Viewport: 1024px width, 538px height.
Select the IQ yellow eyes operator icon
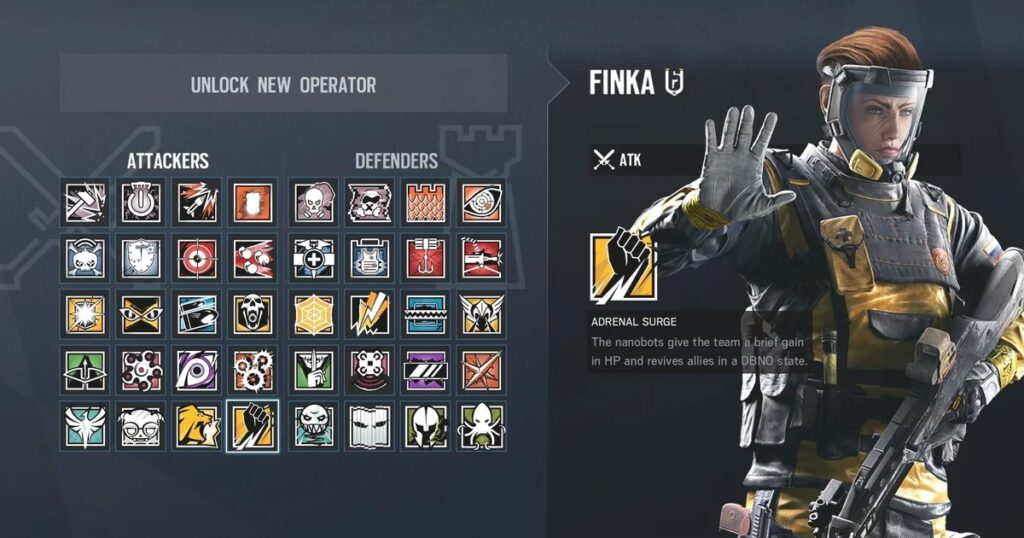(141, 314)
